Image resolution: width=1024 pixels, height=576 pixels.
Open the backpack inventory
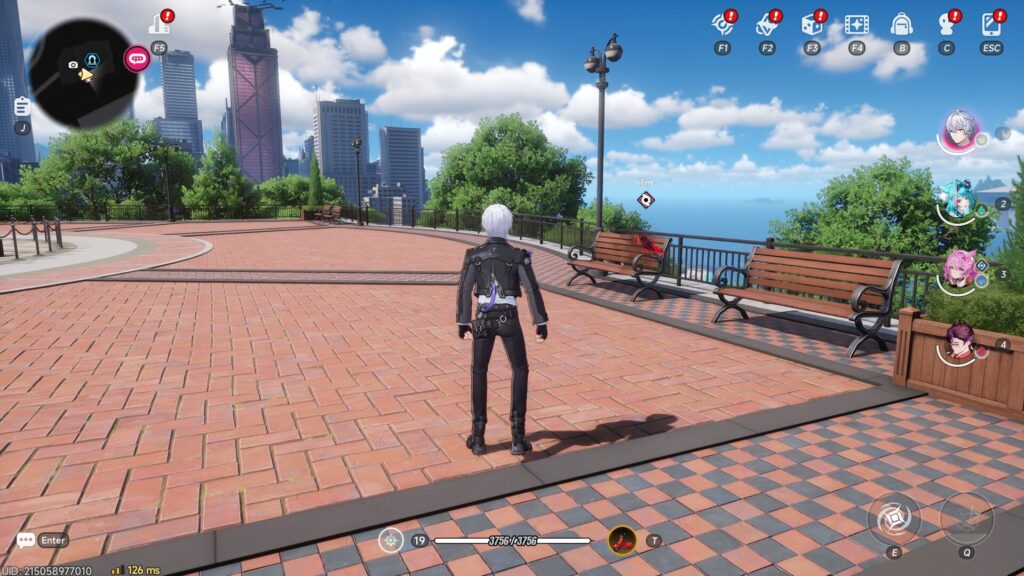click(901, 25)
